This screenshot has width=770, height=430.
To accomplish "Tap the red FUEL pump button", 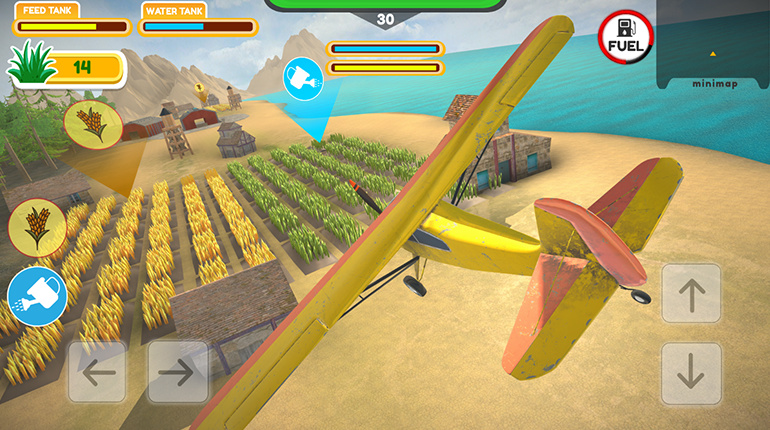I will pyautogui.click(x=626, y=39).
